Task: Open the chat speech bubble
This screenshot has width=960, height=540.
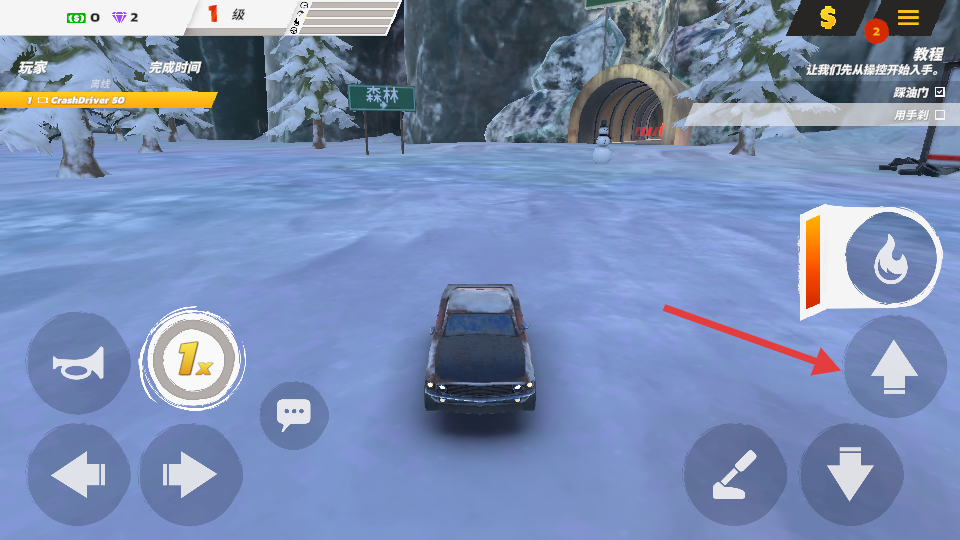Action: point(294,414)
